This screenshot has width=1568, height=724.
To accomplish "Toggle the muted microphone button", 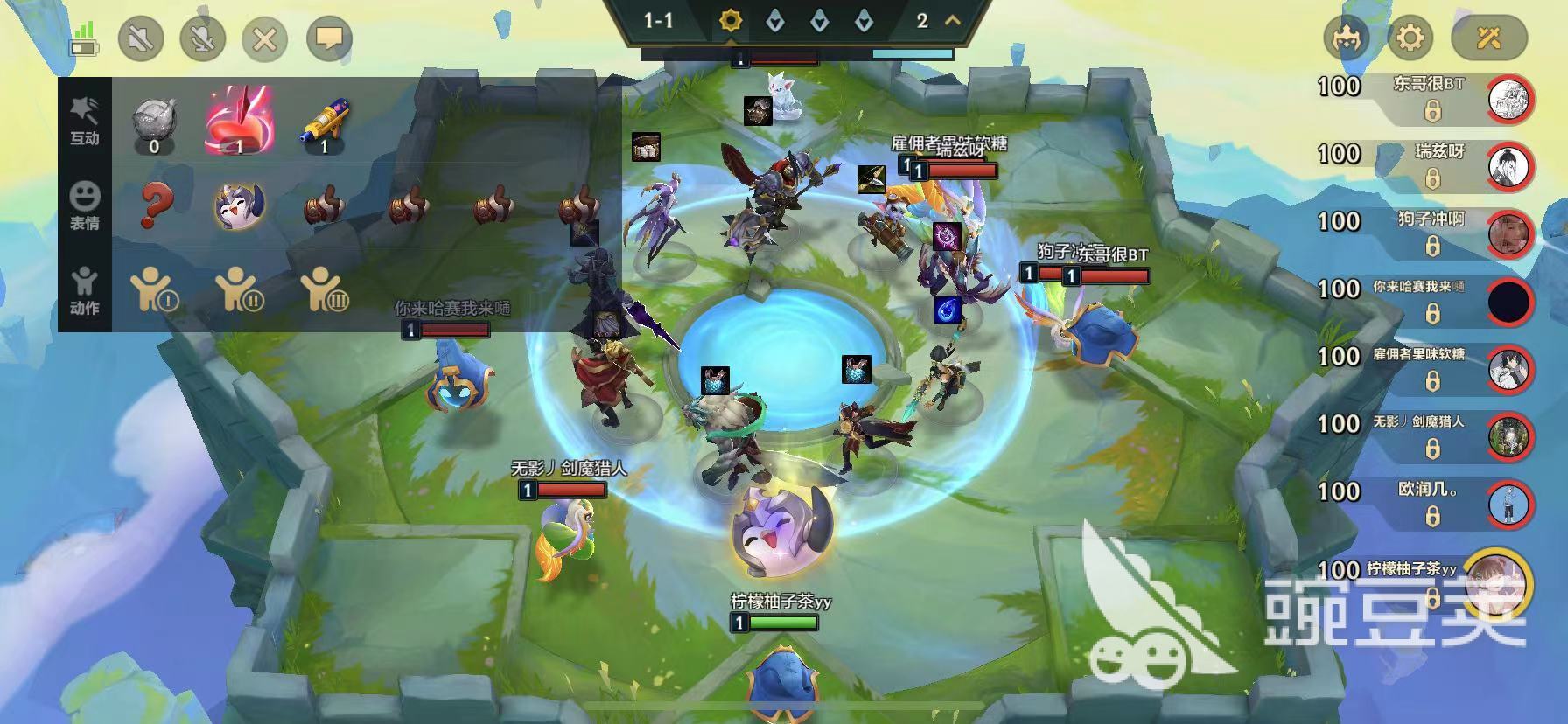I will (203, 39).
